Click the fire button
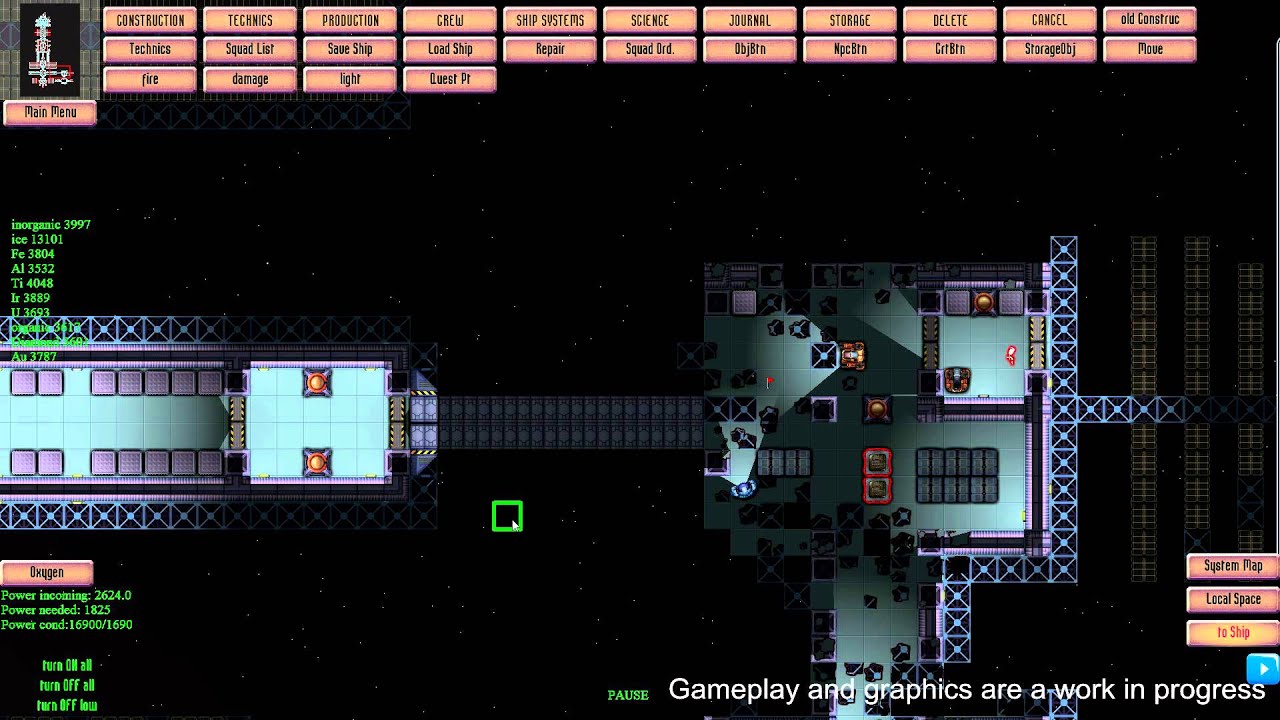The height and width of the screenshot is (720, 1280). click(x=150, y=79)
